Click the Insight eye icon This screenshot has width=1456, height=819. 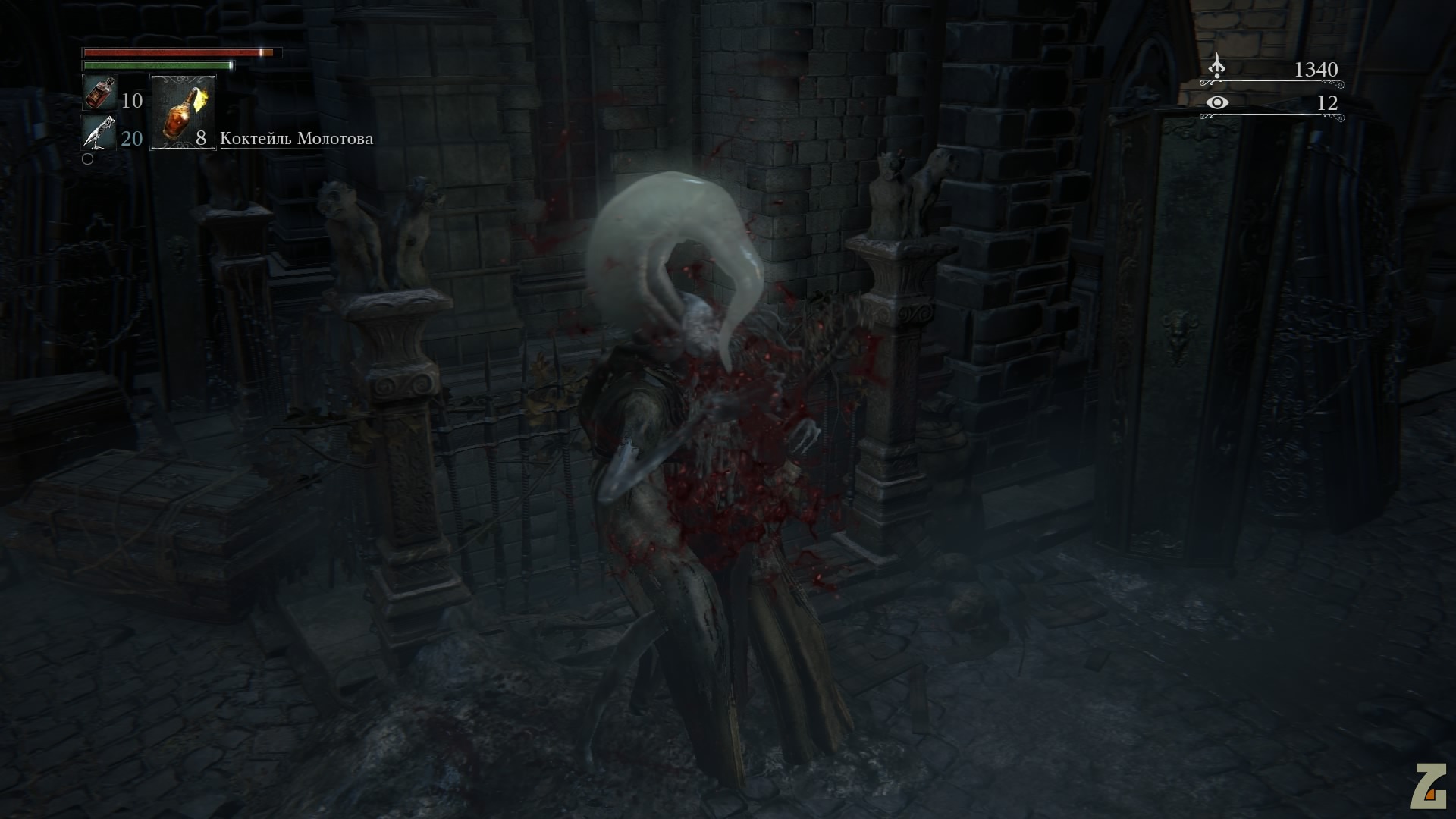(x=1217, y=102)
